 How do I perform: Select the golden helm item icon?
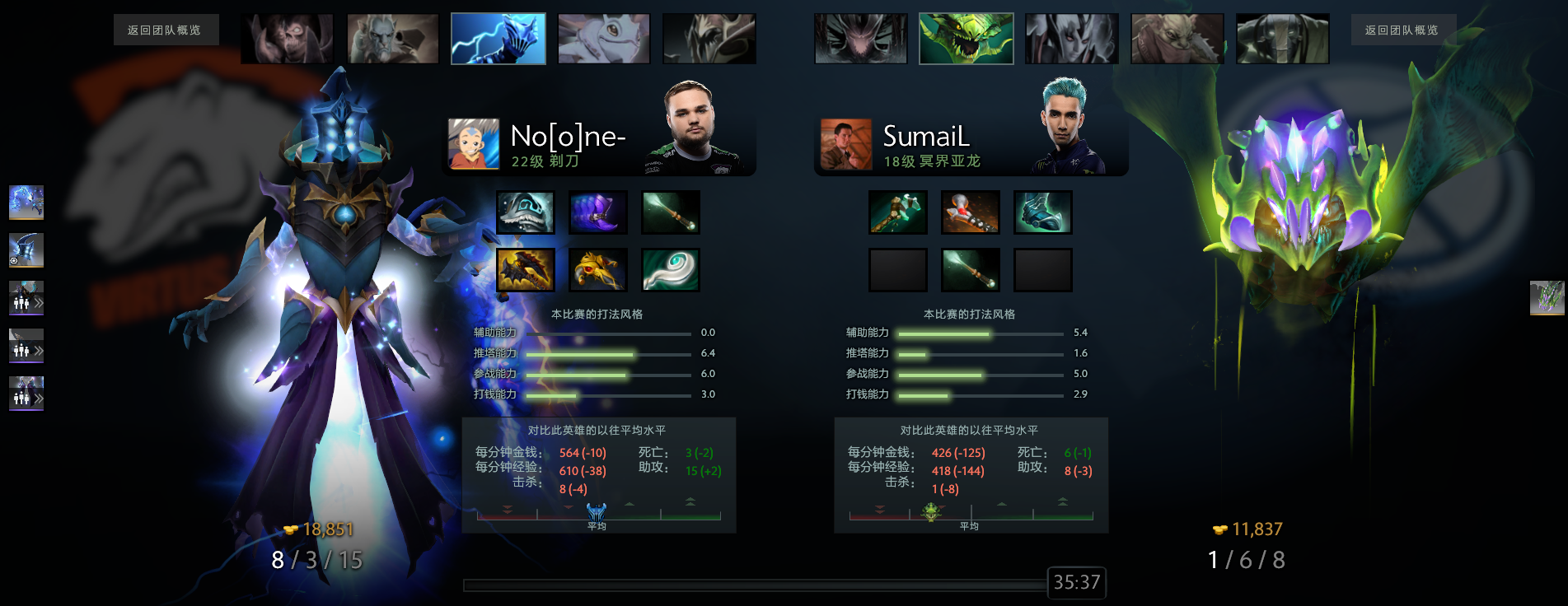coord(598,270)
